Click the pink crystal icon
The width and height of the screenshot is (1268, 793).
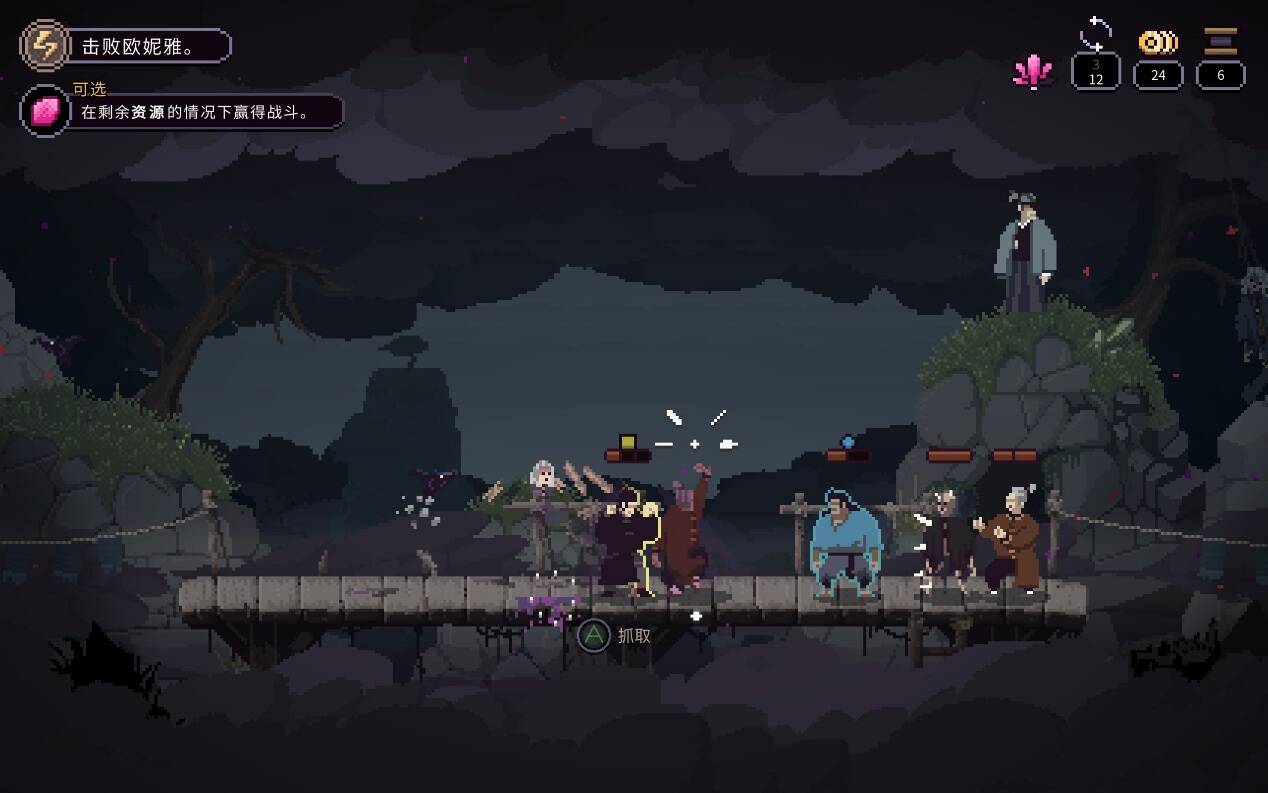[1033, 71]
